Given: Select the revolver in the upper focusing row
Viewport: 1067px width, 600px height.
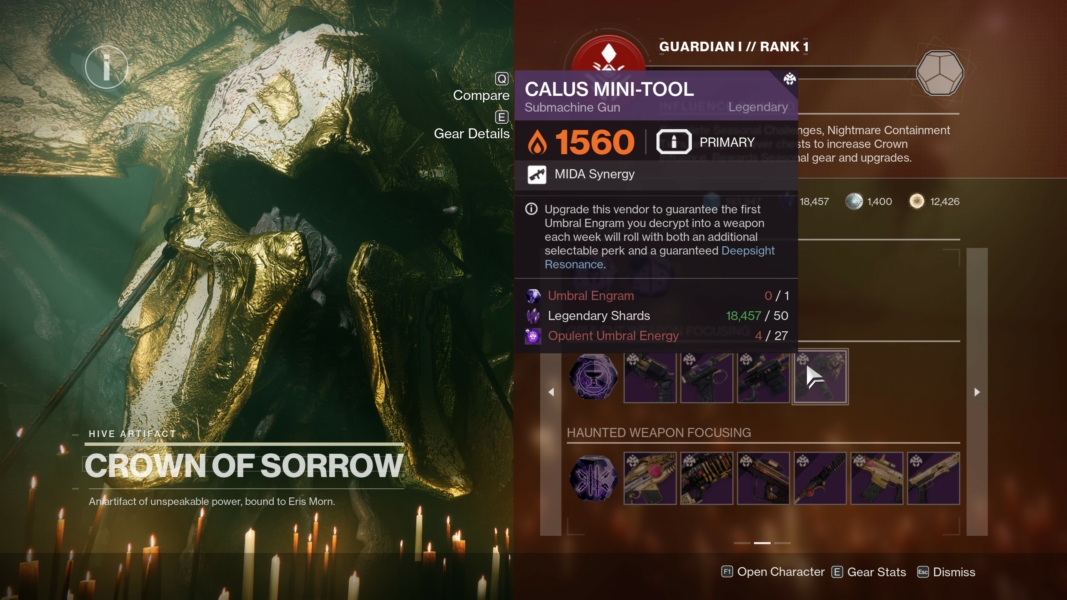Looking at the screenshot, I should click(x=650, y=377).
